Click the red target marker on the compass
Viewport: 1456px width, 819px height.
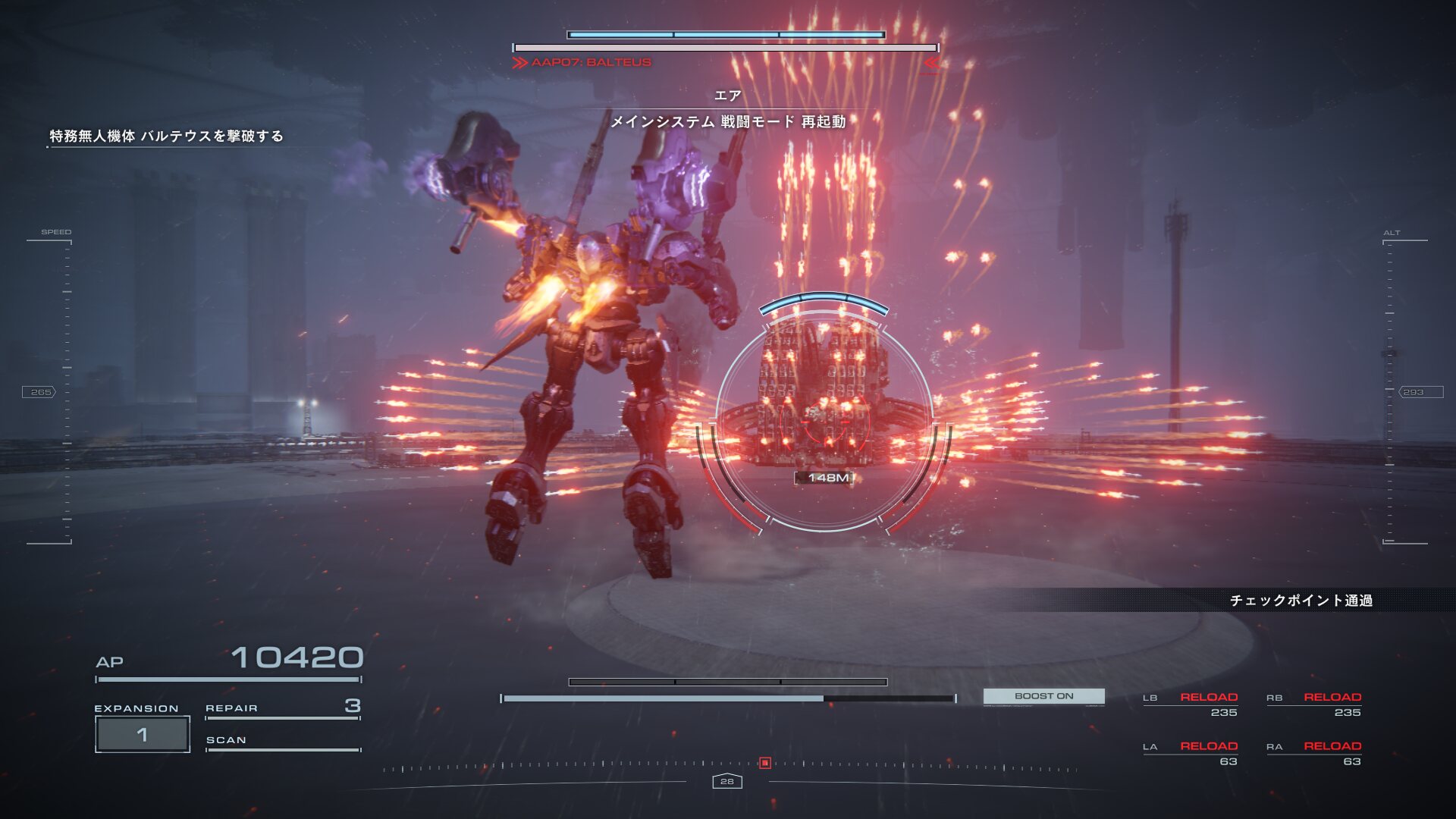click(x=765, y=763)
